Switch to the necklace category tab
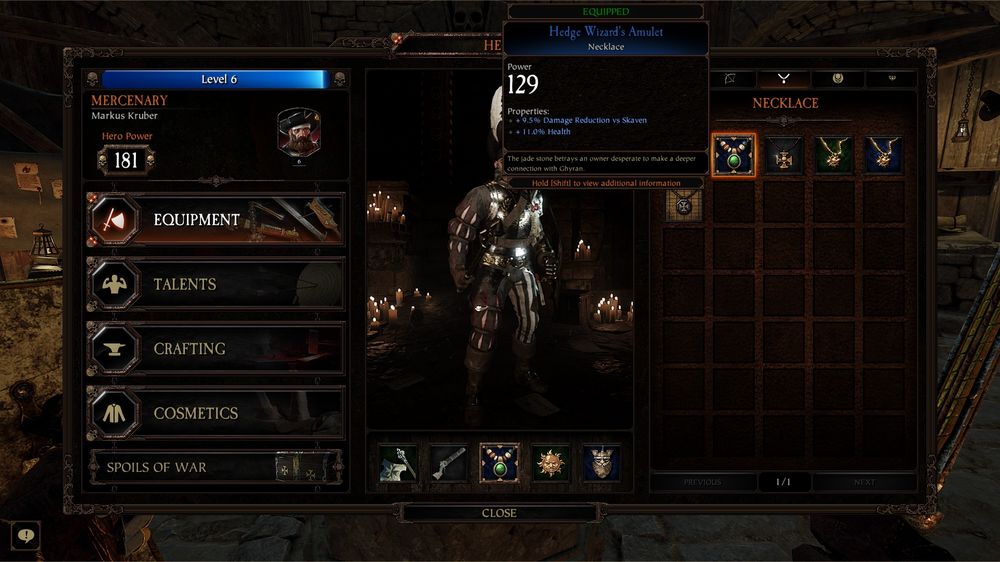 784,78
